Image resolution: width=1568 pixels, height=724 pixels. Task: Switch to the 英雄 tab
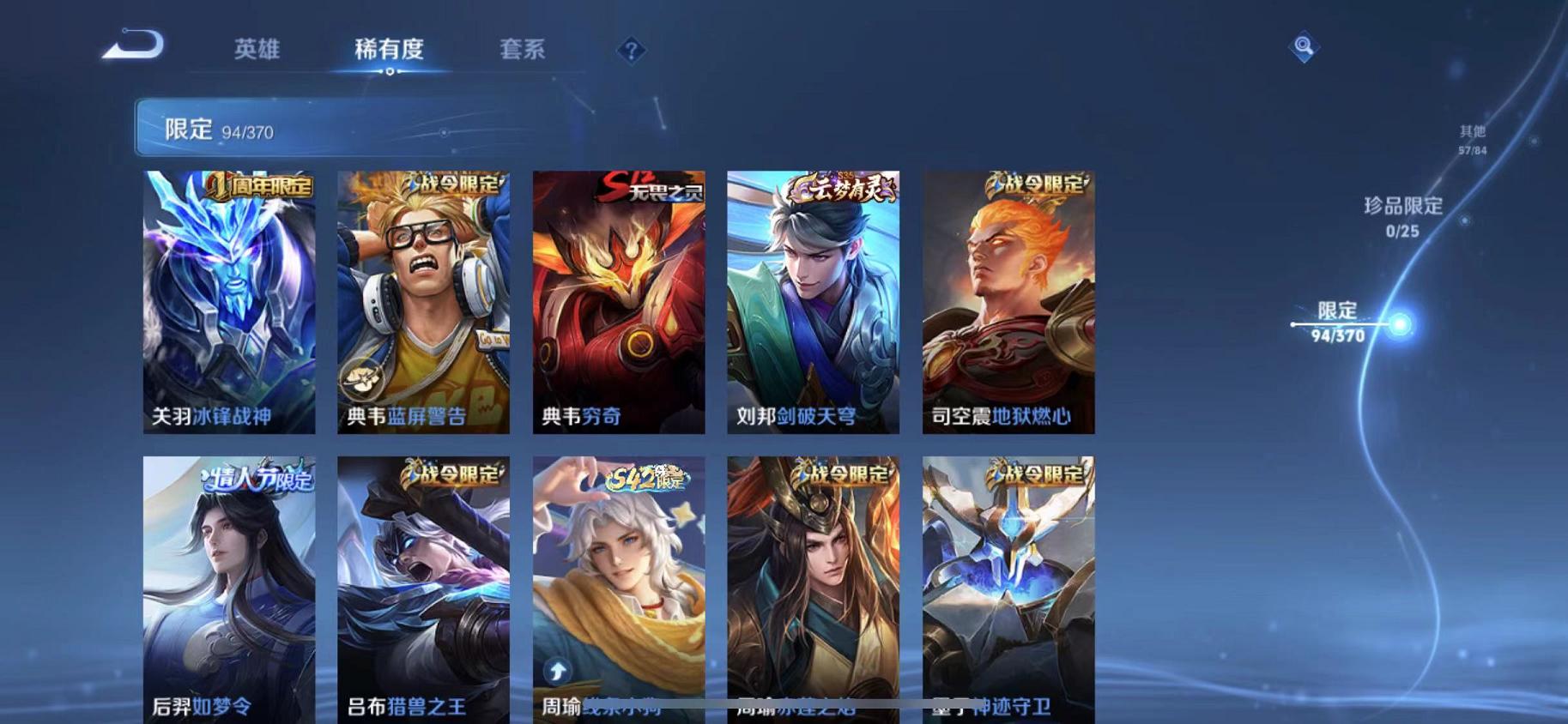click(257, 50)
